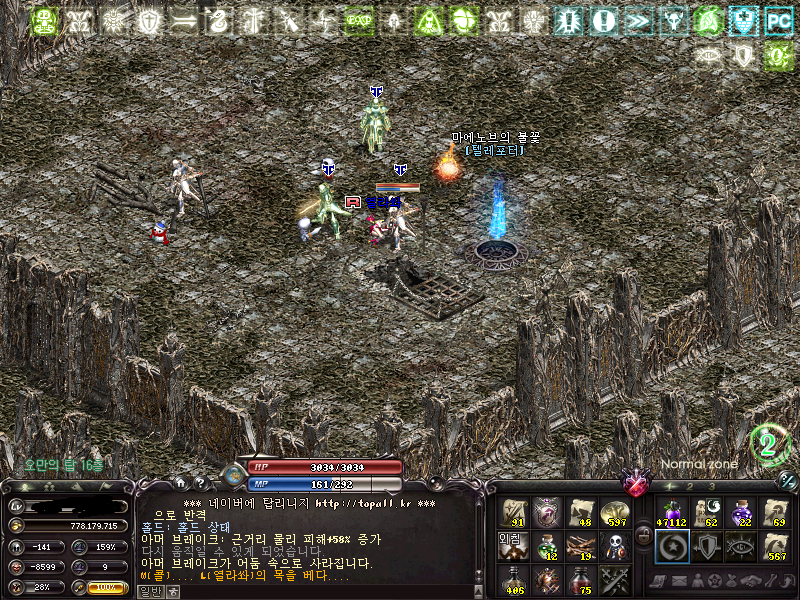
Task: Open the question mark help button
Action: click(x=200, y=481)
